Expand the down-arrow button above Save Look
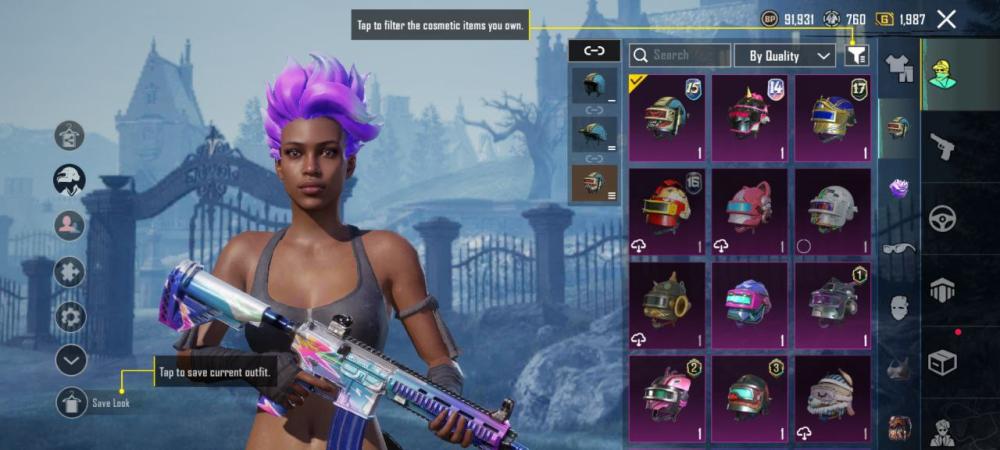Screen dimensions: 1000x450 (71, 360)
